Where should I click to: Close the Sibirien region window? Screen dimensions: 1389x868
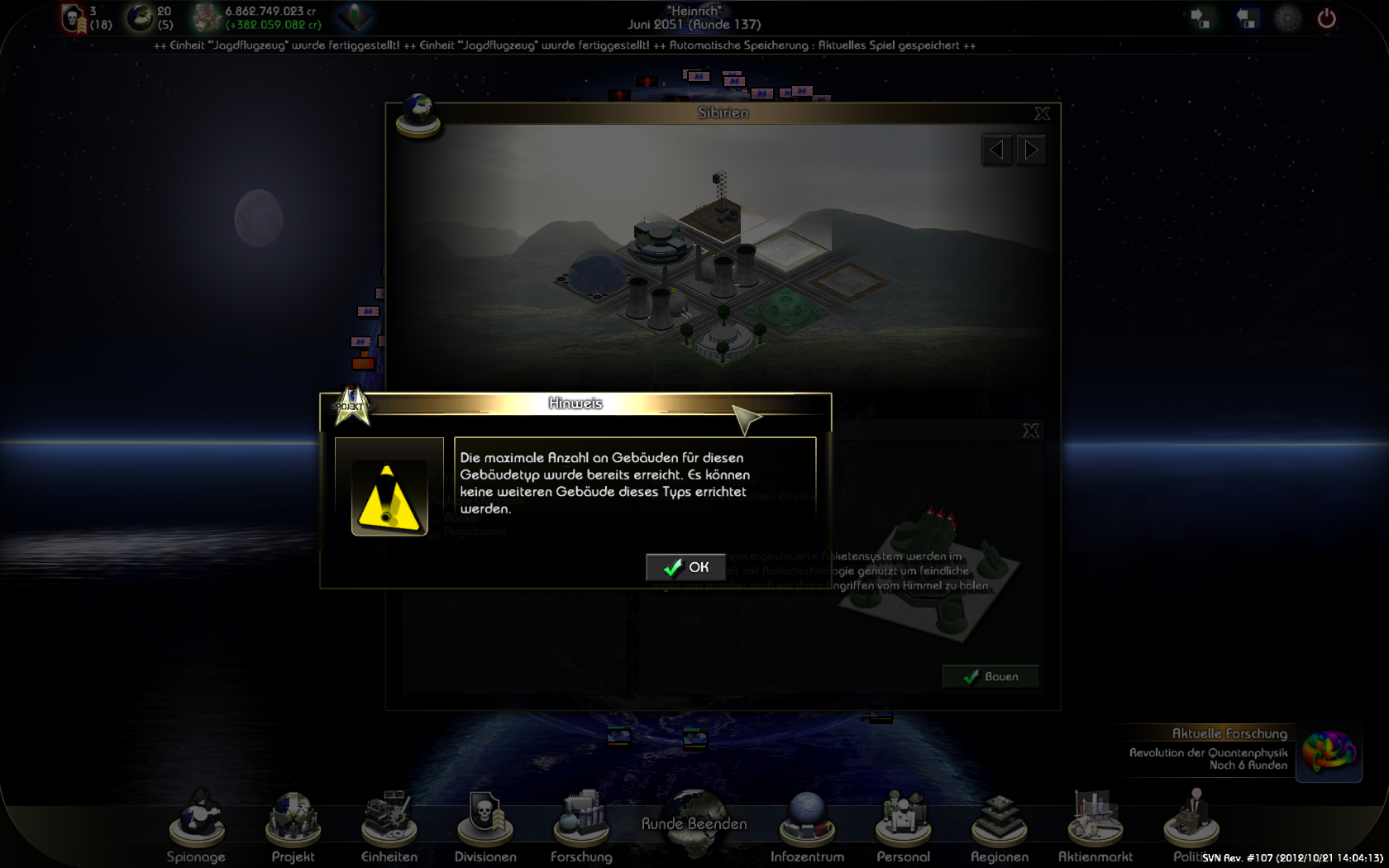1042,113
